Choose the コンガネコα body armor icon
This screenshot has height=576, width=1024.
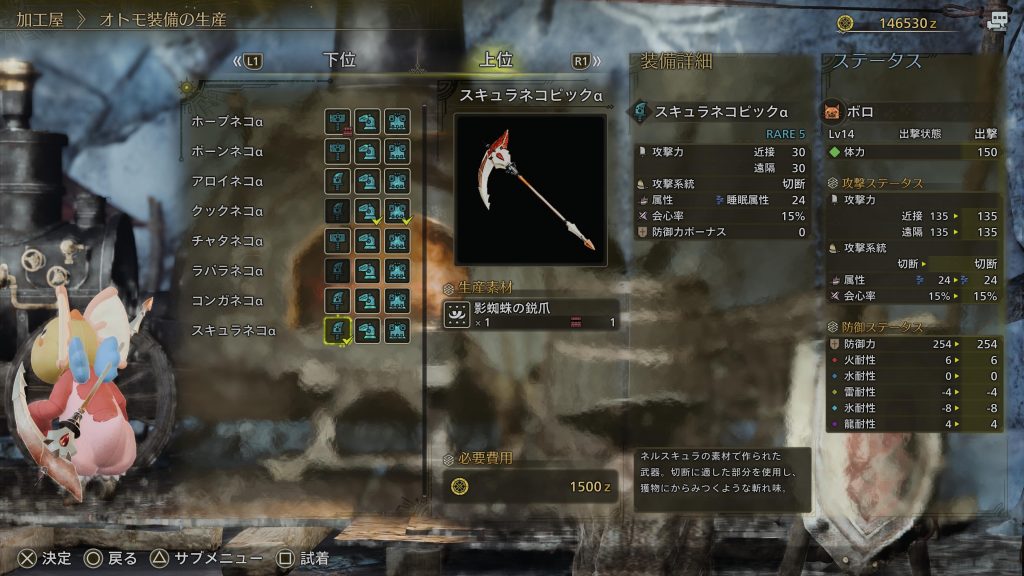398,301
